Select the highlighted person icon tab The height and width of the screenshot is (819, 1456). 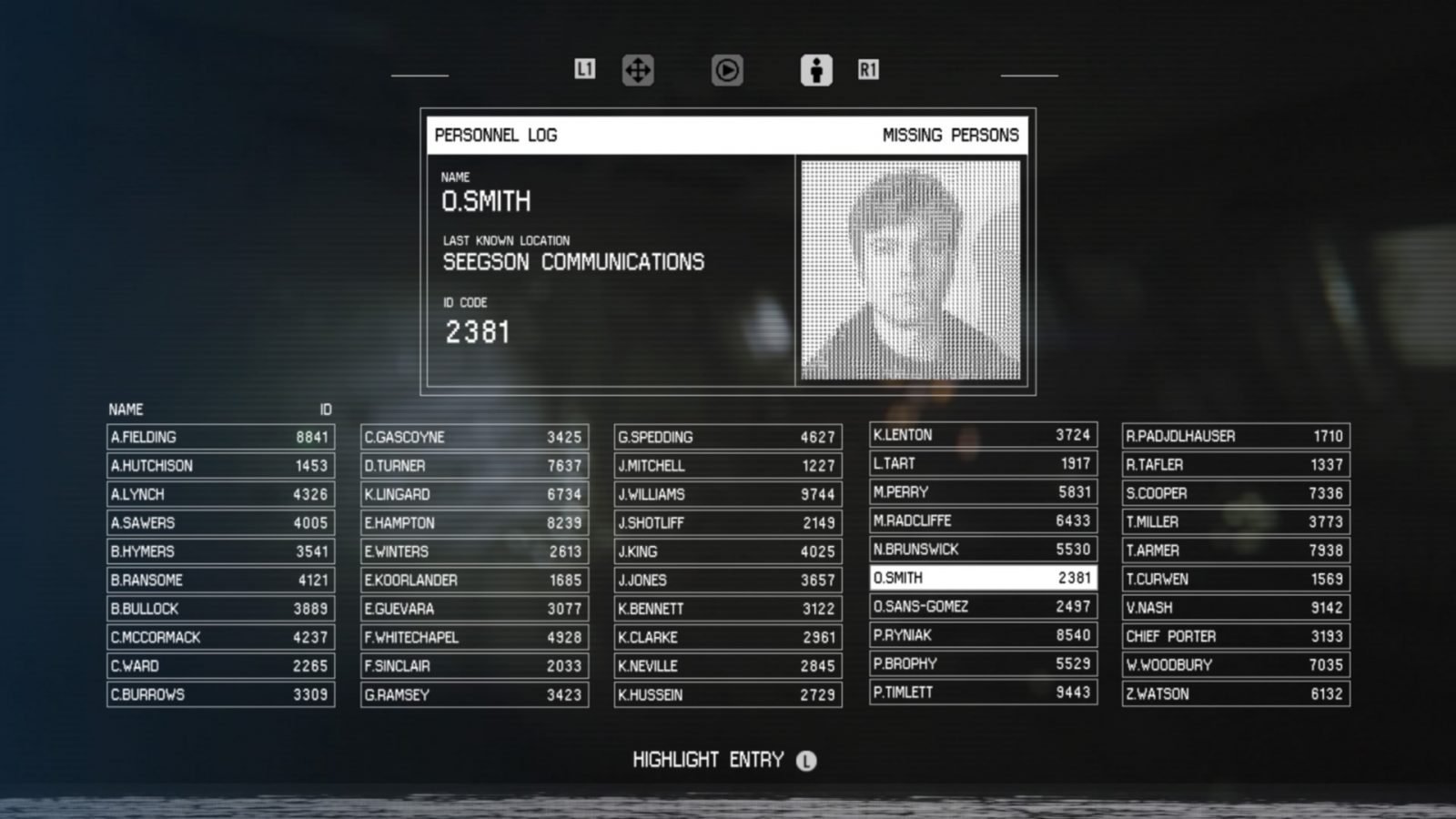tap(816, 69)
